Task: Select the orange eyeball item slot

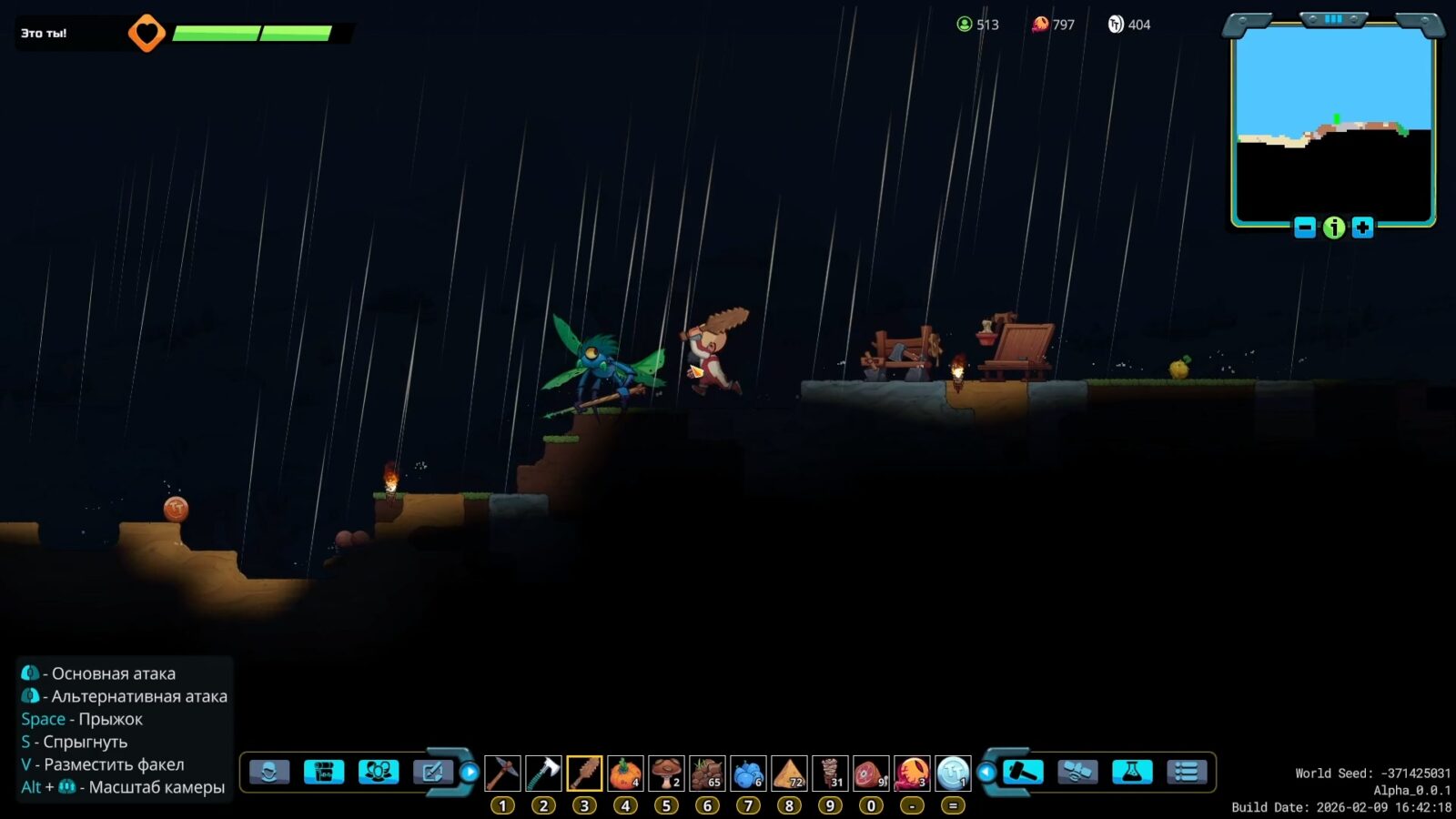Action: (x=912, y=773)
